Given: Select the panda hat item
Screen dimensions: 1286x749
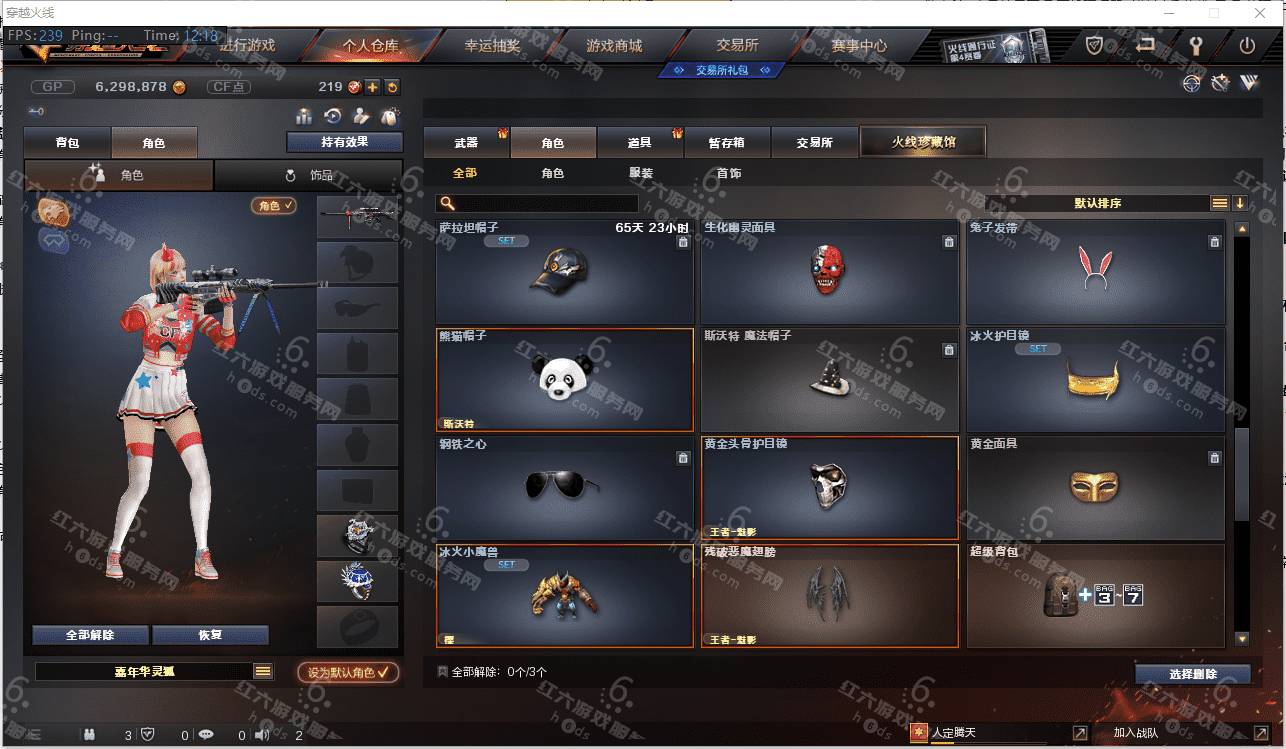Looking at the screenshot, I should click(565, 379).
